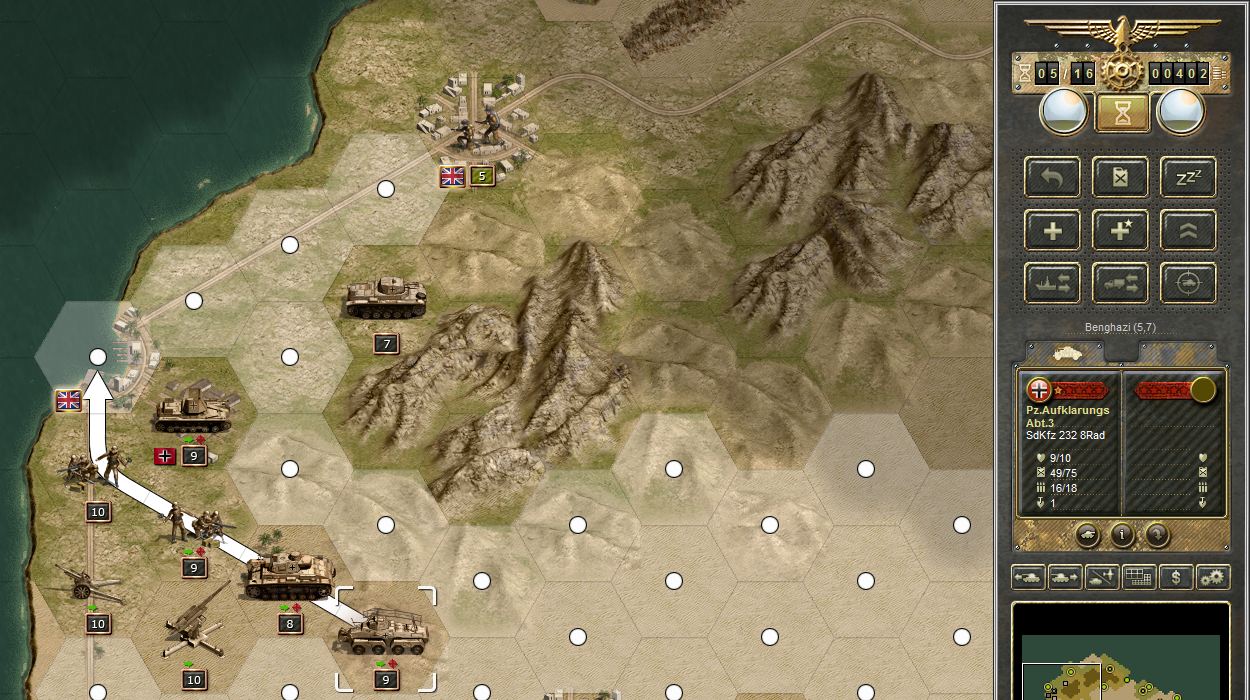Resupply the unit using the fuel can button

[1120, 178]
